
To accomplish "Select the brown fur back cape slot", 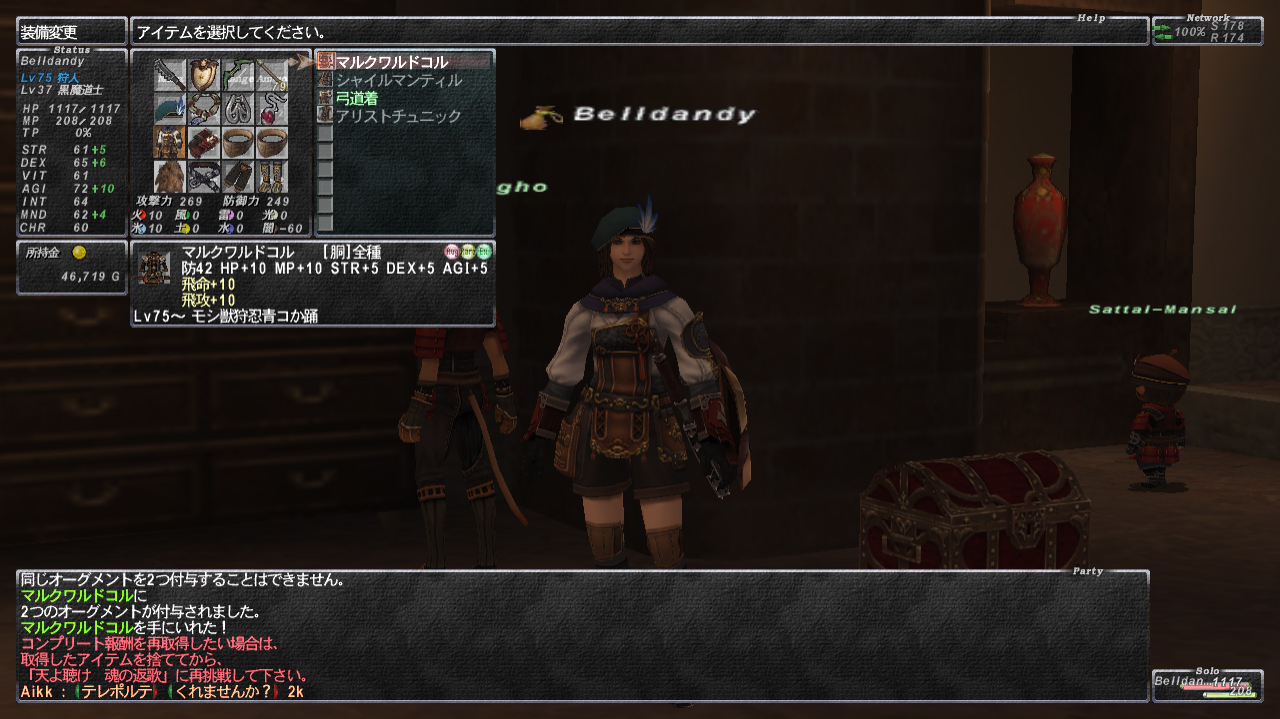I will (170, 176).
